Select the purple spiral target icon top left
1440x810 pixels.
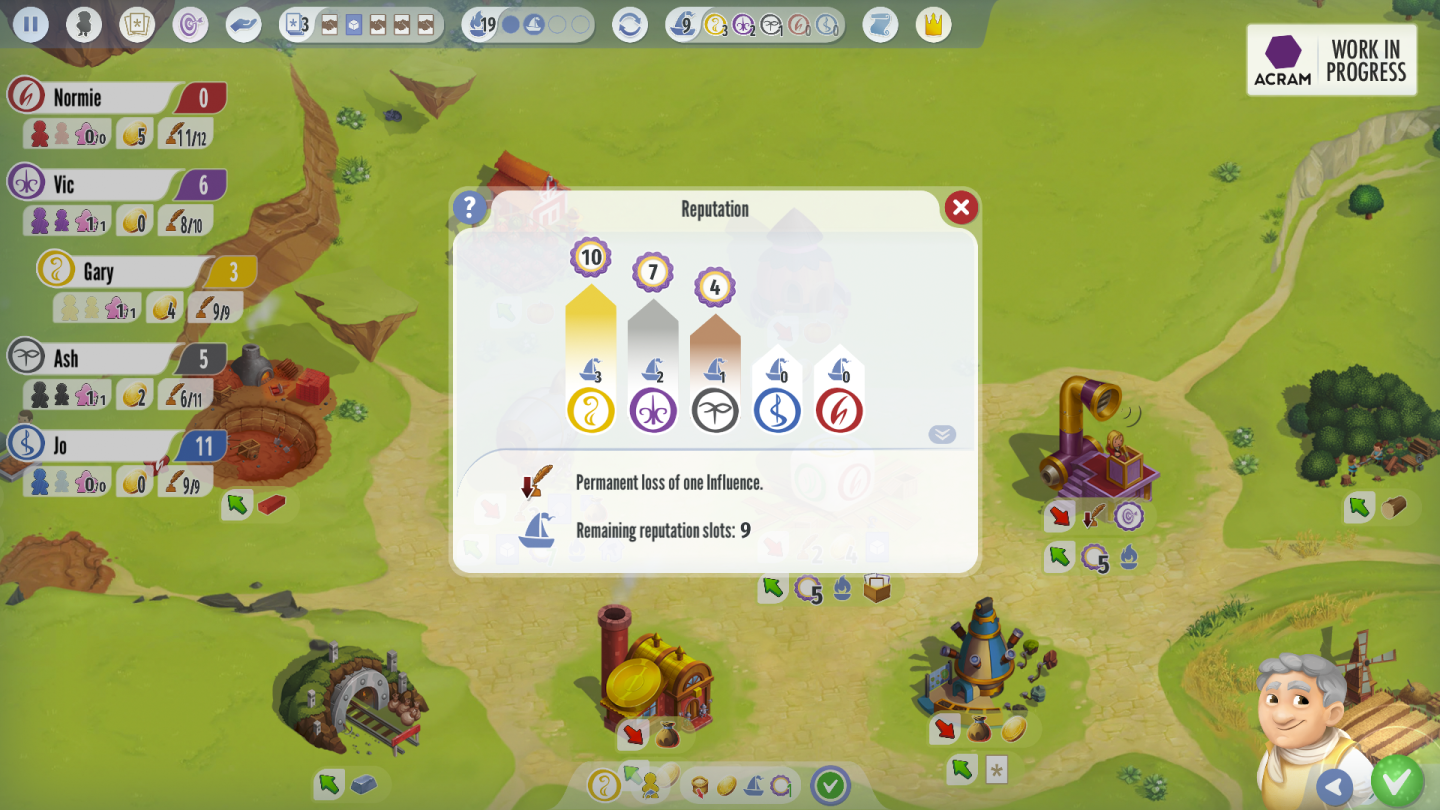pos(193,24)
